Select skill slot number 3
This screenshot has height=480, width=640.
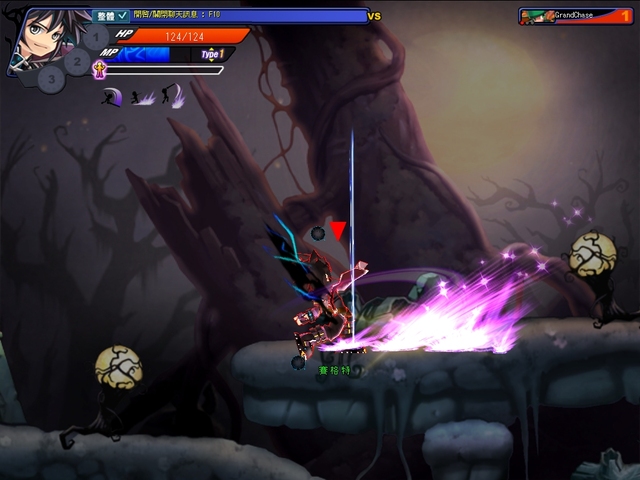point(53,79)
